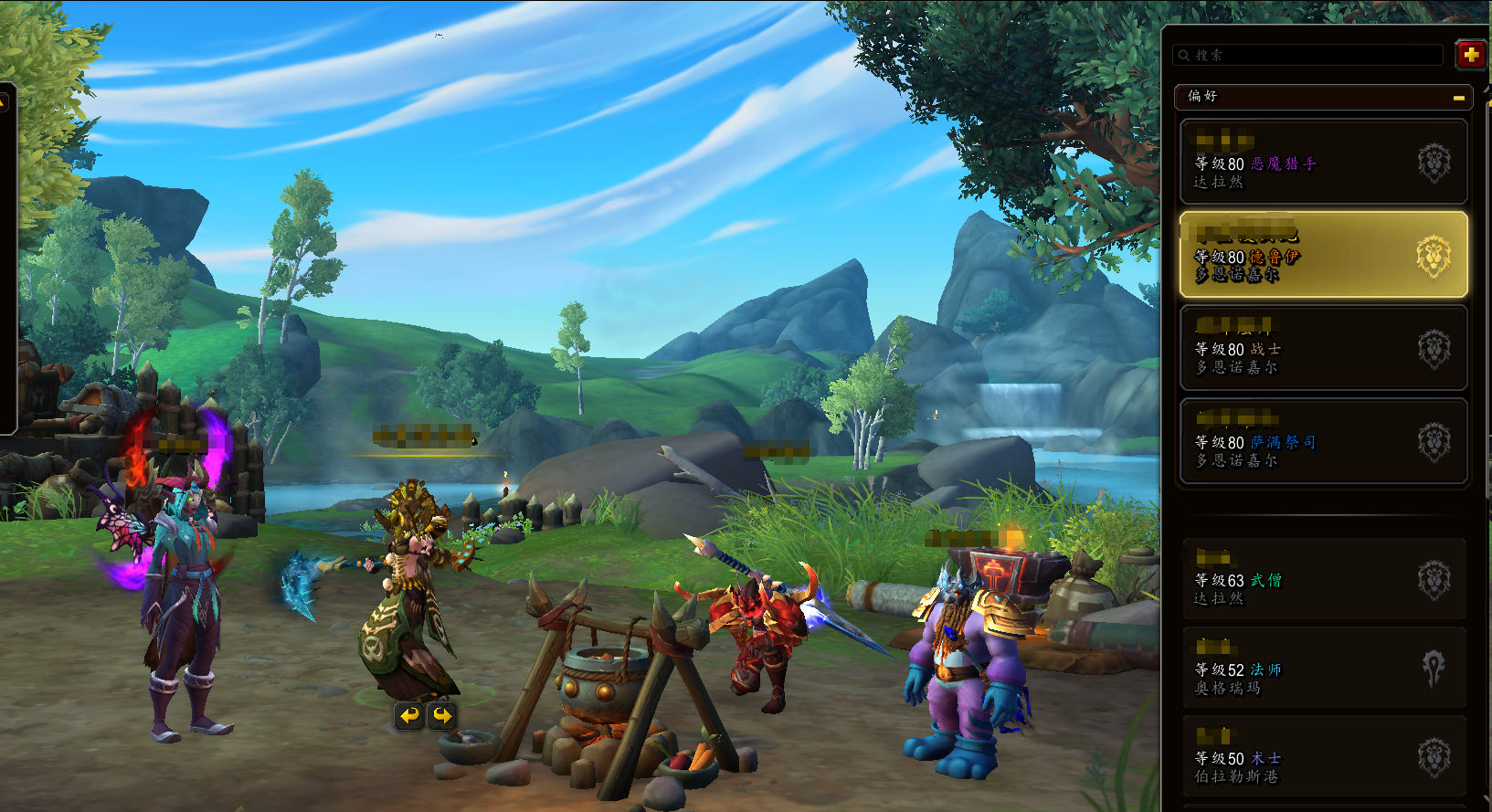This screenshot has width=1492, height=812.
Task: Rotate the character with the right arrow
Action: click(x=442, y=716)
